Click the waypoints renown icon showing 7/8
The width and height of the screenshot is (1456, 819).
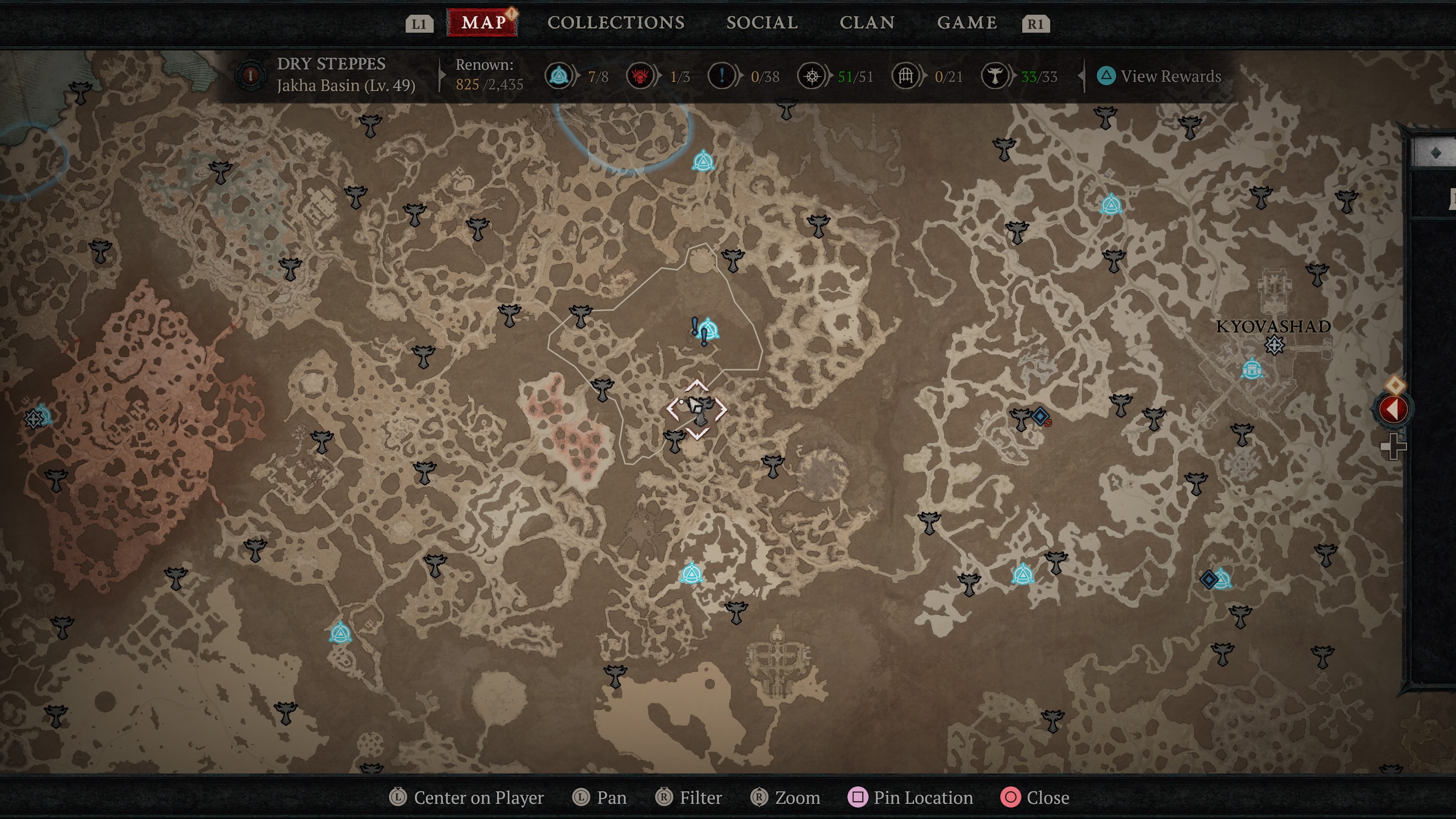(x=559, y=76)
